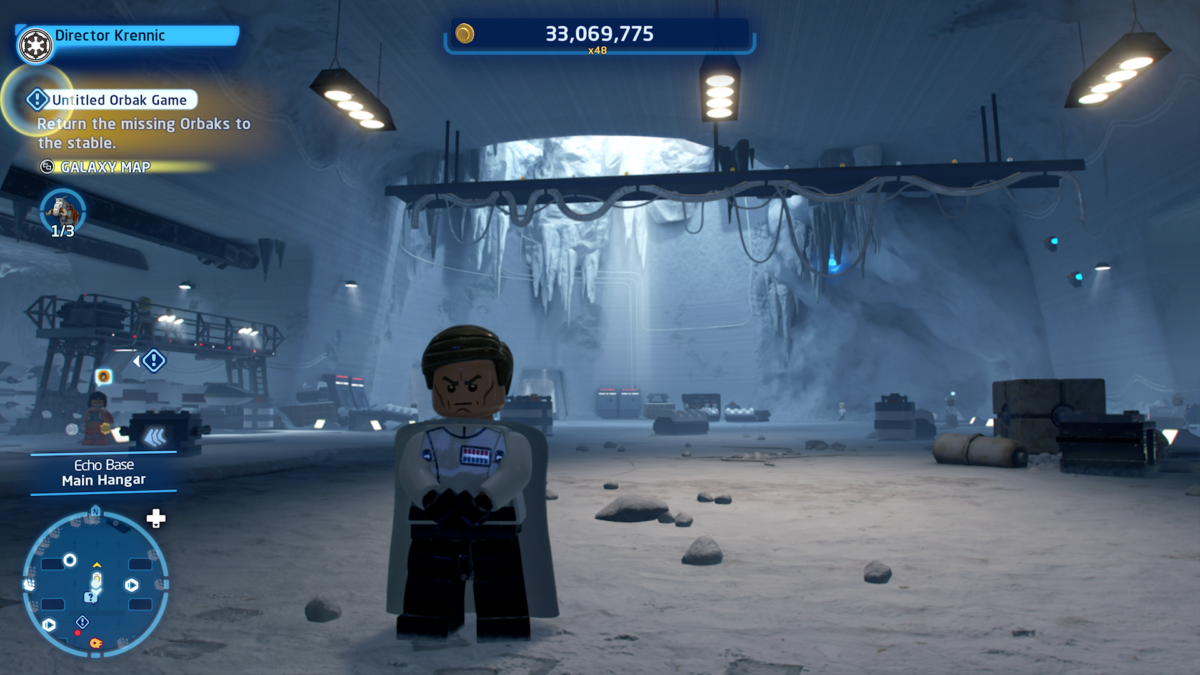Image resolution: width=1200 pixels, height=675 pixels.
Task: Select the quest diamond marker on minimap
Action: (82, 623)
